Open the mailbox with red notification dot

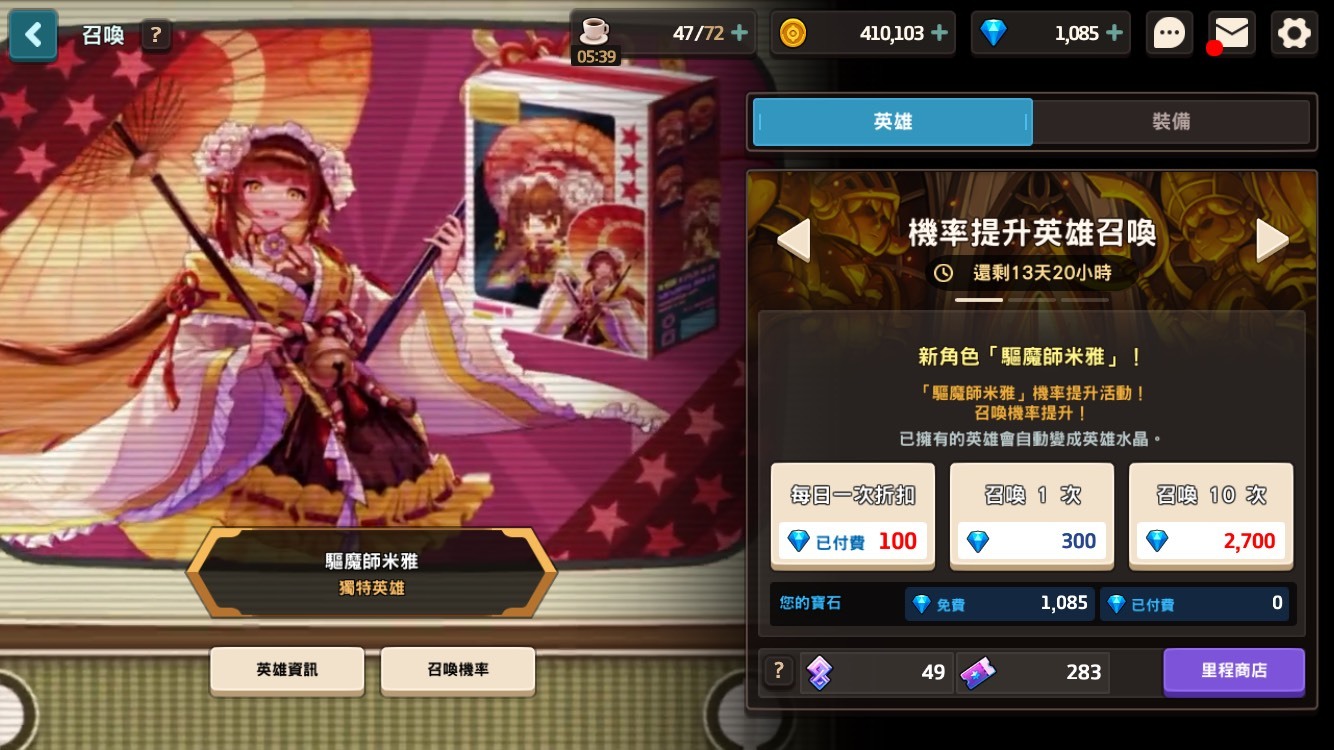coord(1231,32)
